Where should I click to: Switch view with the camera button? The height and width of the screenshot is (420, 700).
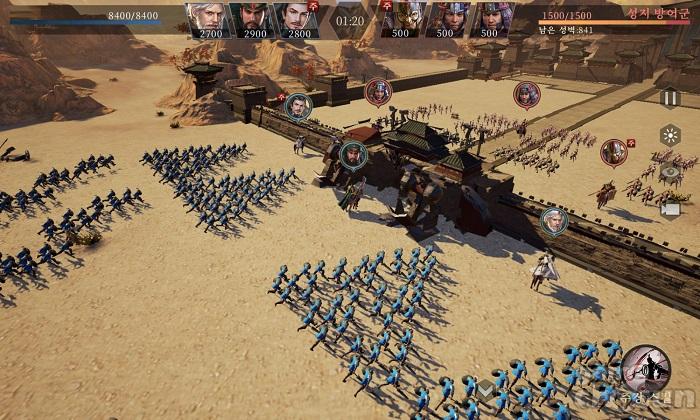(670, 209)
